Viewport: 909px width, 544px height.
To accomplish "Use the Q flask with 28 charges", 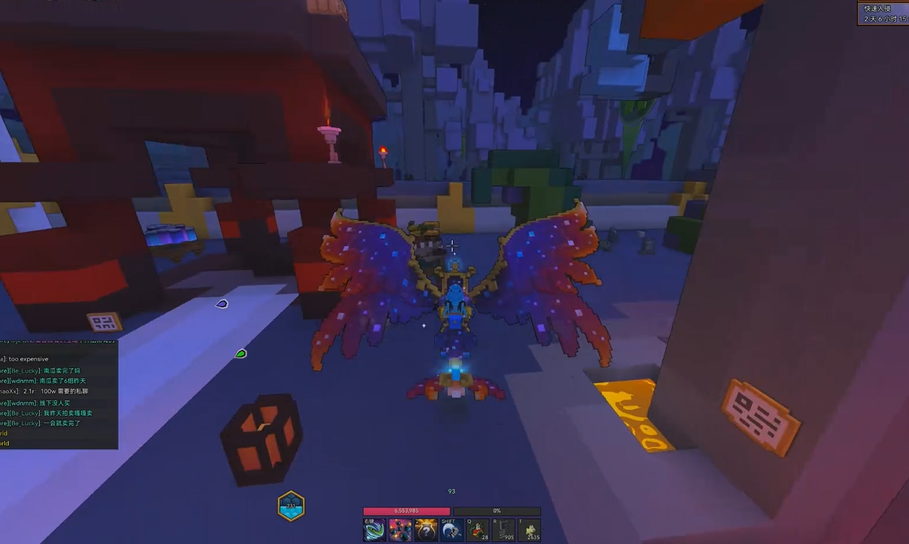I will click(x=478, y=529).
